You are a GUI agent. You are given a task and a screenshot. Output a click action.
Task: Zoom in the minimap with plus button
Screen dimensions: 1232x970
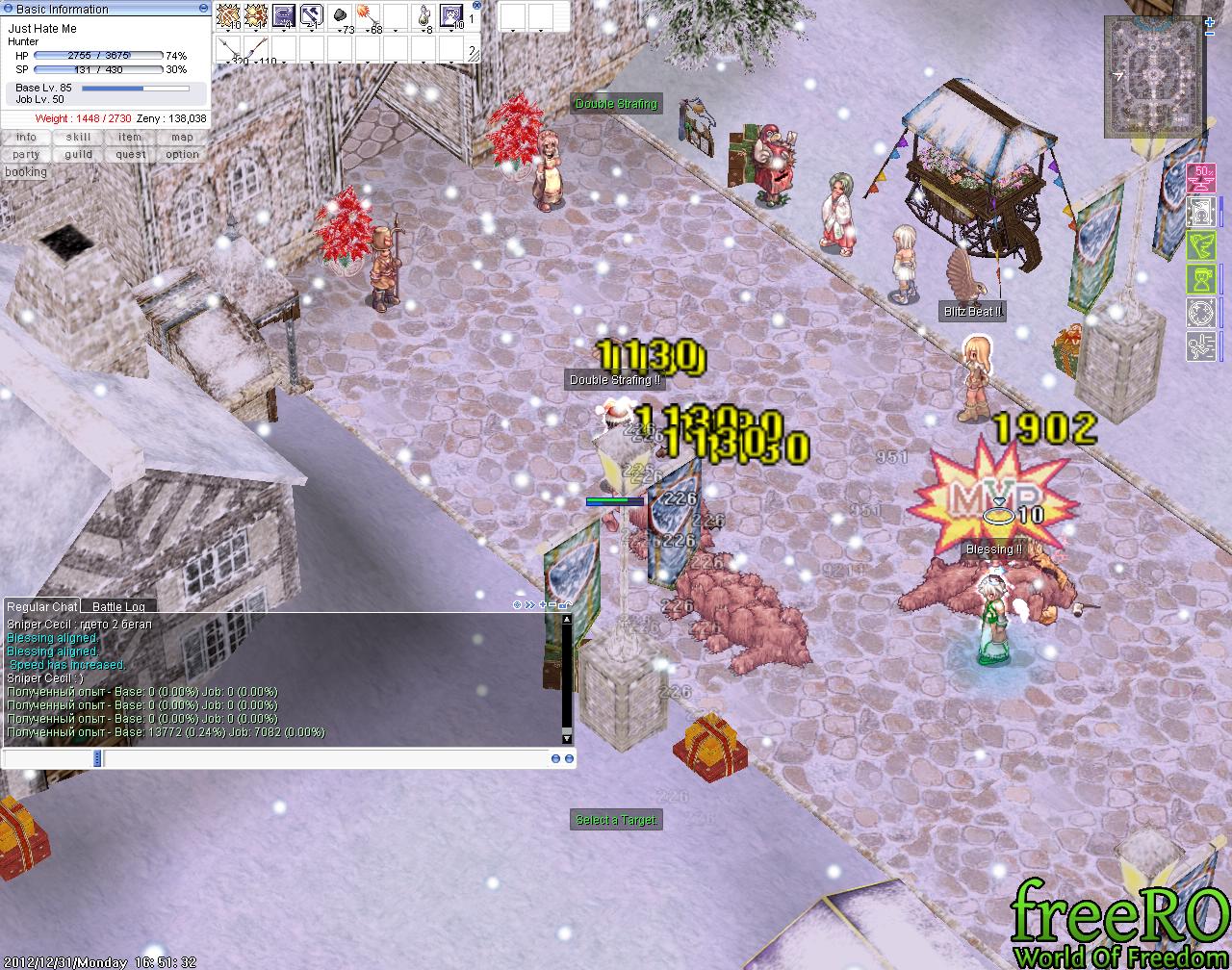[1209, 21]
